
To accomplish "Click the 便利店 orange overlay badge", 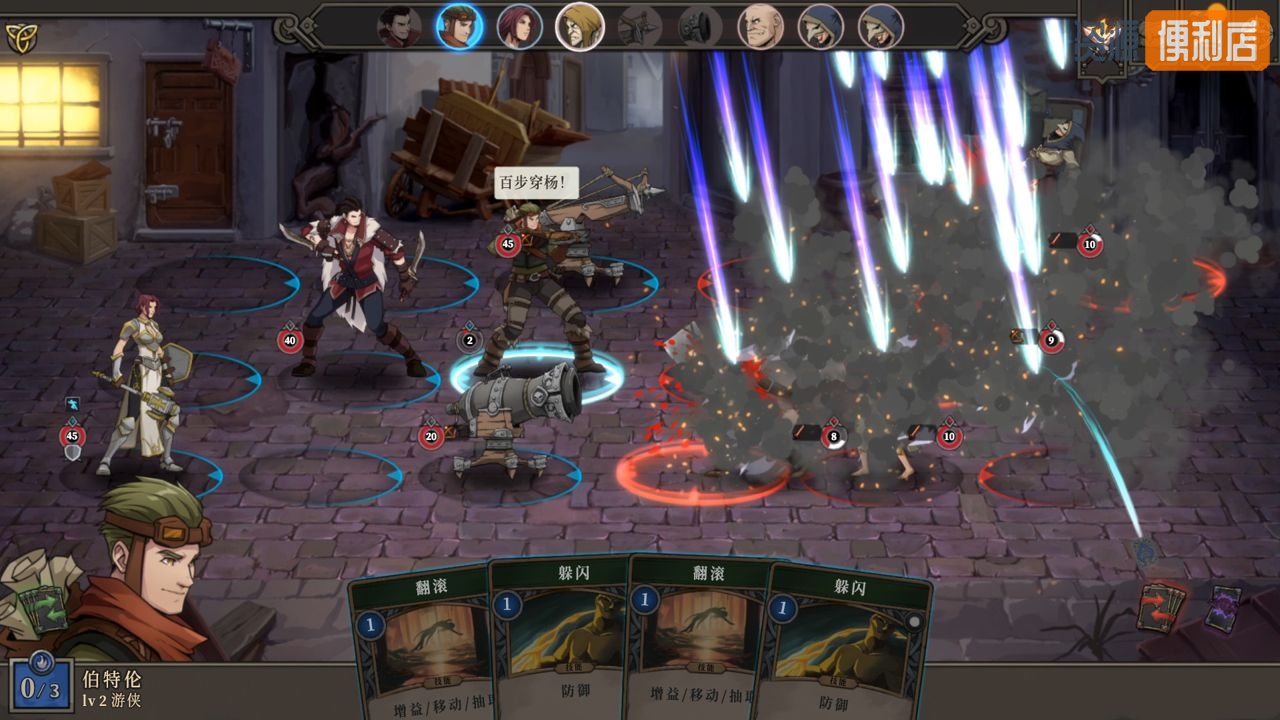I will (x=1207, y=40).
